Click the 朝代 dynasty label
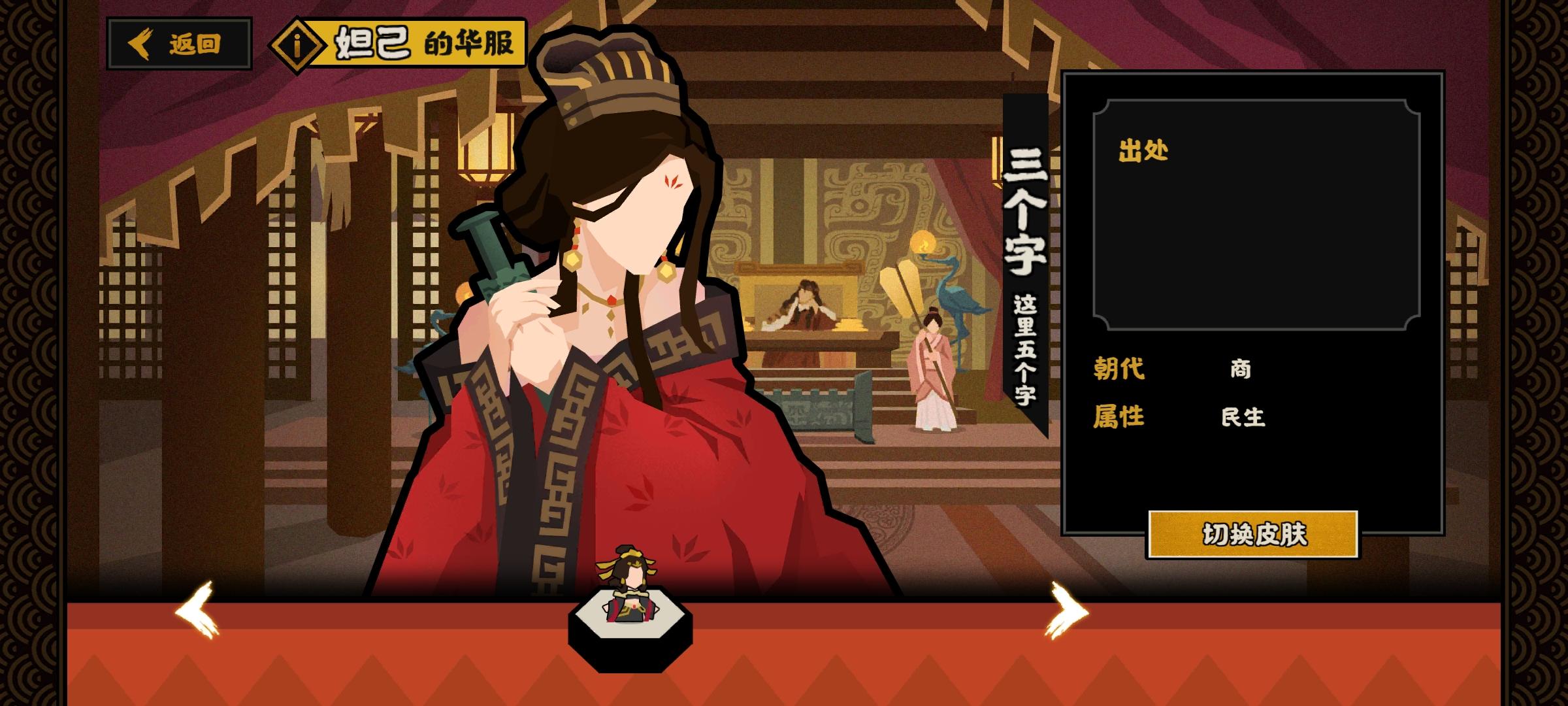This screenshot has height=706, width=1568. [x=1119, y=369]
